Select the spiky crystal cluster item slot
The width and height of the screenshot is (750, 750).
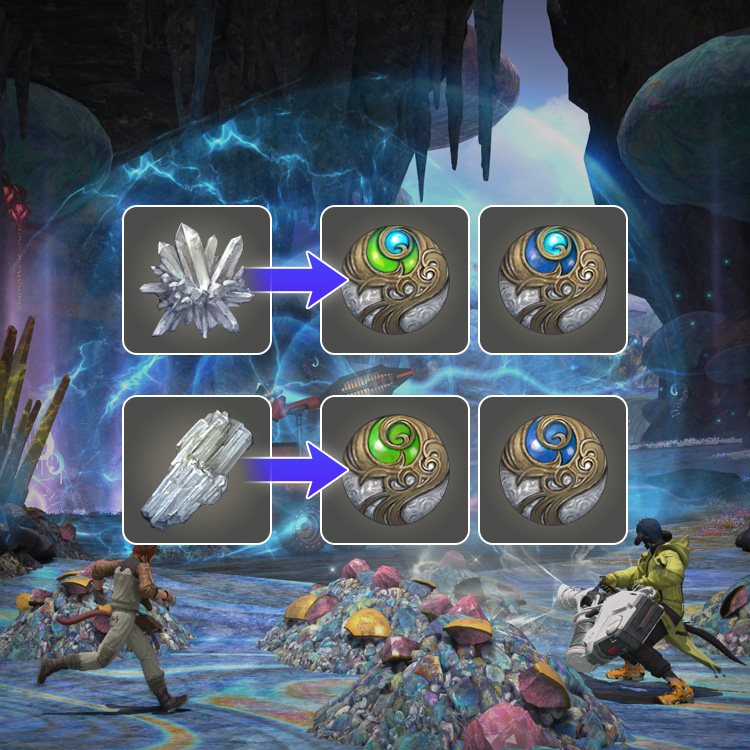pyautogui.click(x=197, y=280)
